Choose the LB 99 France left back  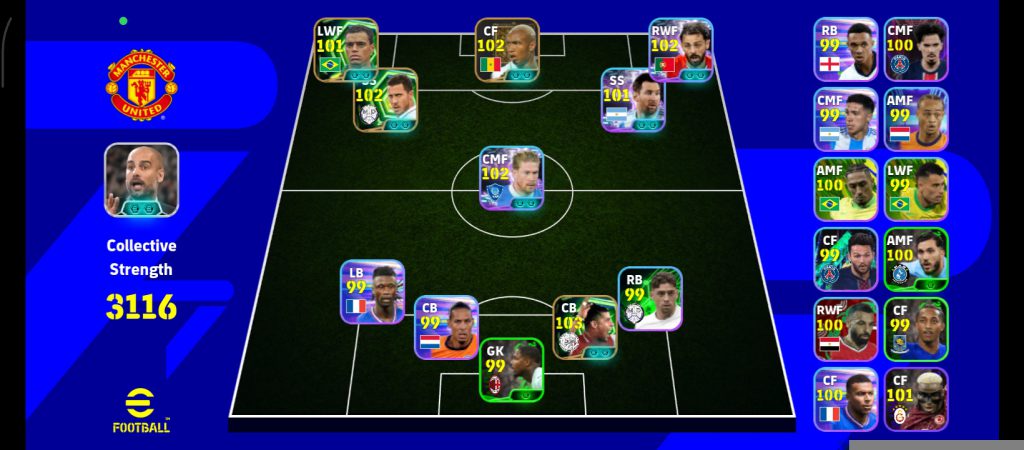[x=372, y=292]
